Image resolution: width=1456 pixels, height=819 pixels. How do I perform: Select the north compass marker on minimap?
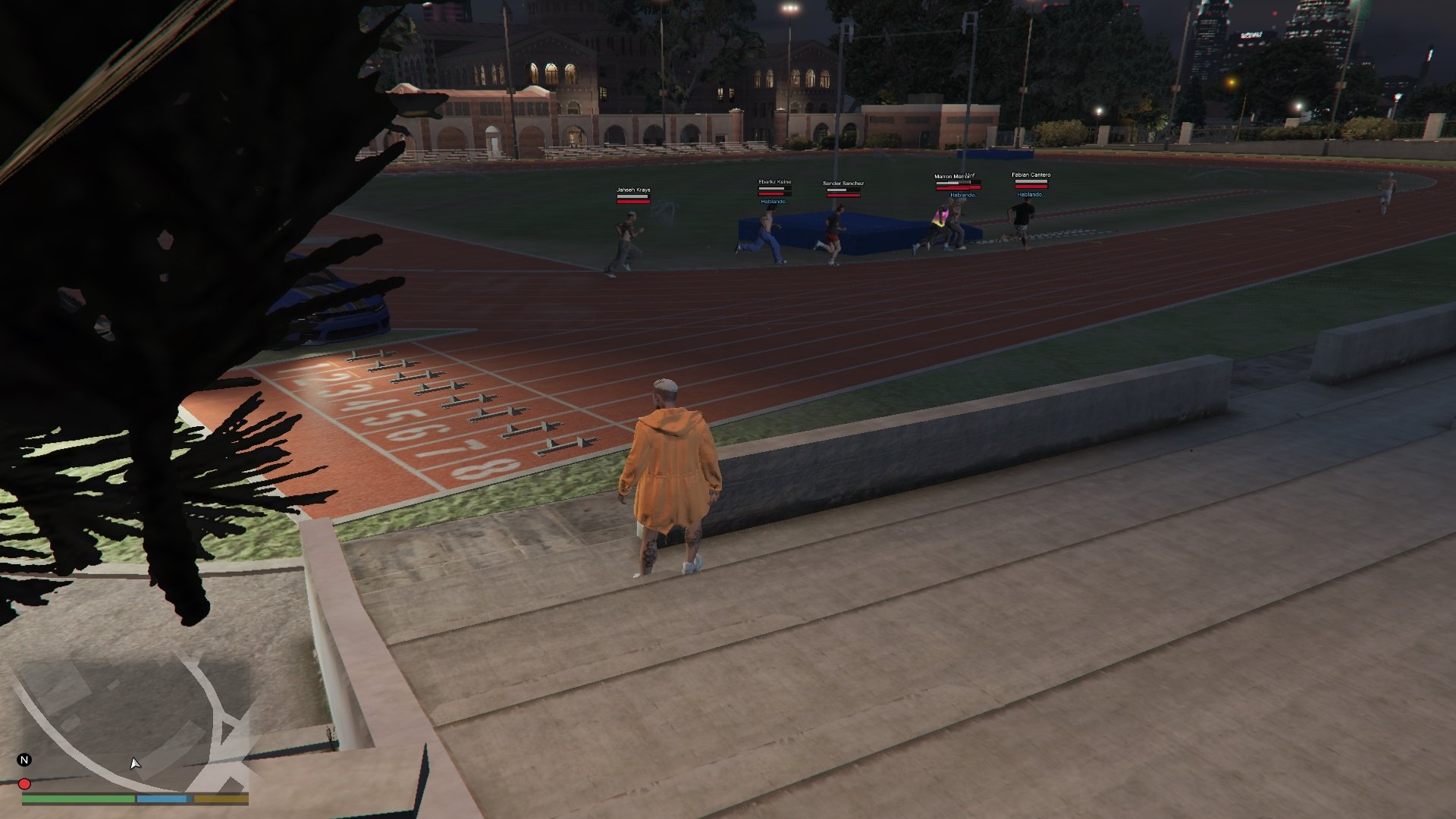(24, 760)
